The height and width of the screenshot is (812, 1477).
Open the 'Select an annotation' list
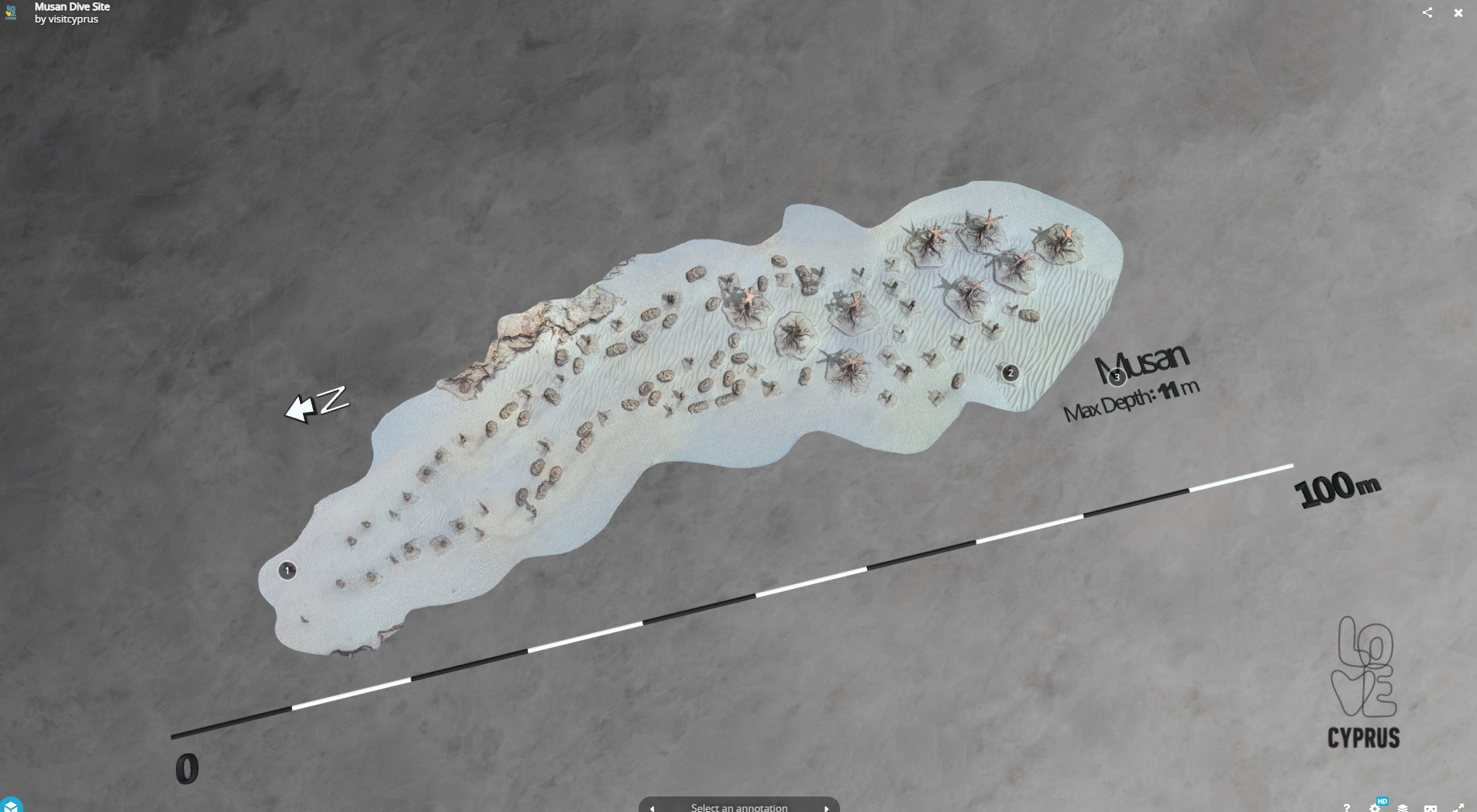[738, 807]
